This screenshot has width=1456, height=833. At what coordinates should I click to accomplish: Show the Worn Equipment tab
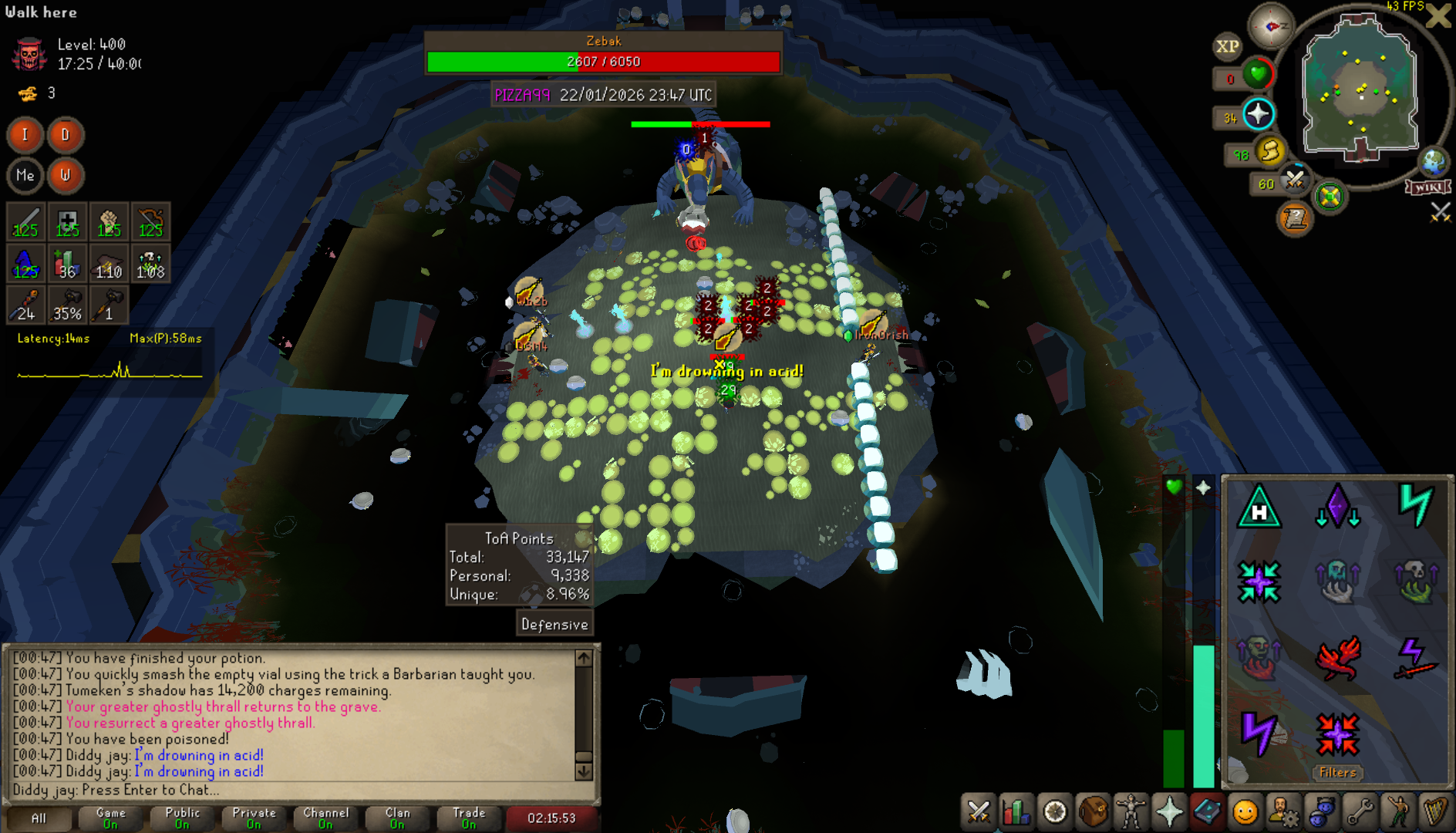tap(1131, 812)
